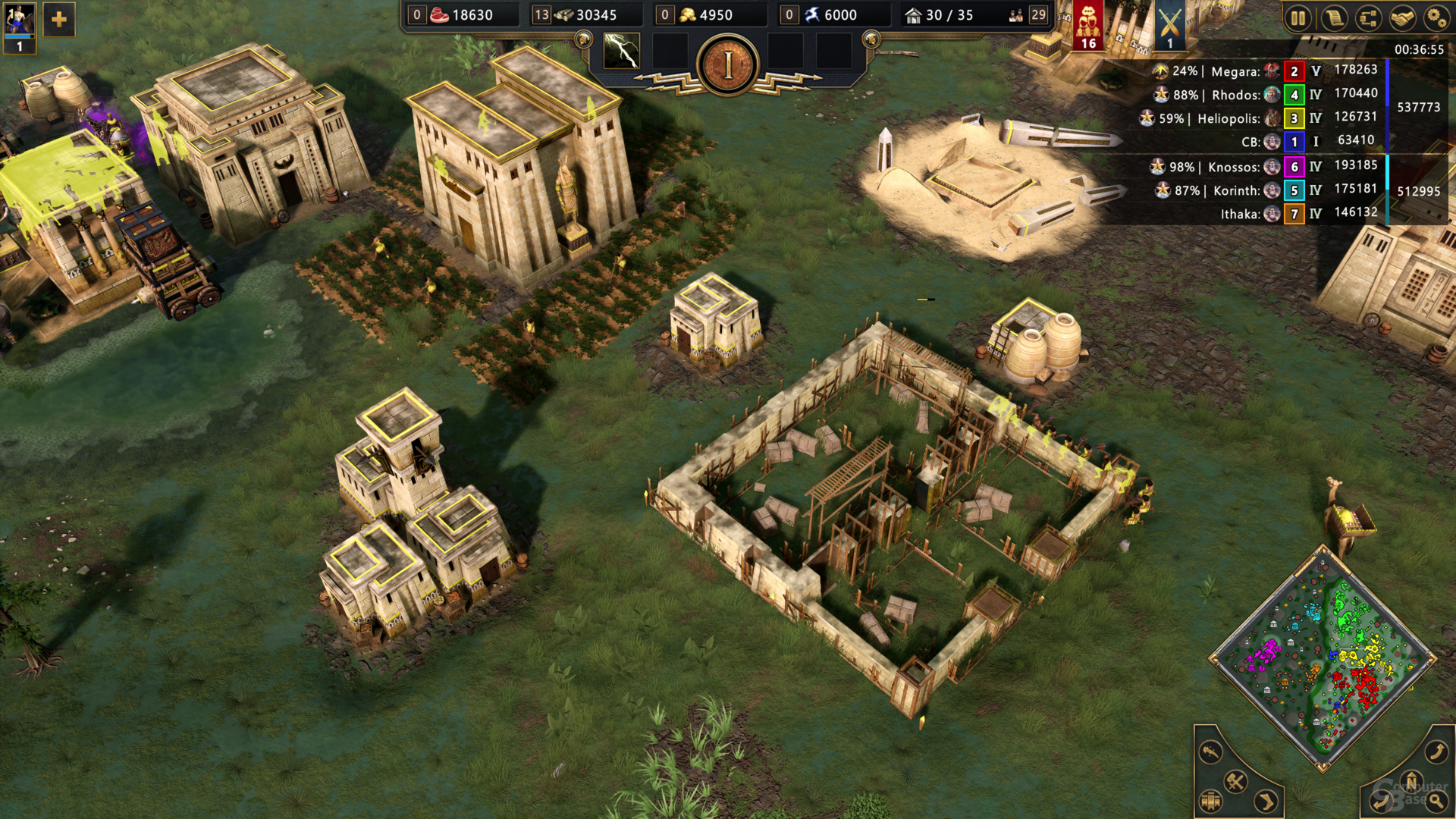Screen dimensions: 1456x819
Task: Reset camera to north with N button
Action: point(1411,781)
